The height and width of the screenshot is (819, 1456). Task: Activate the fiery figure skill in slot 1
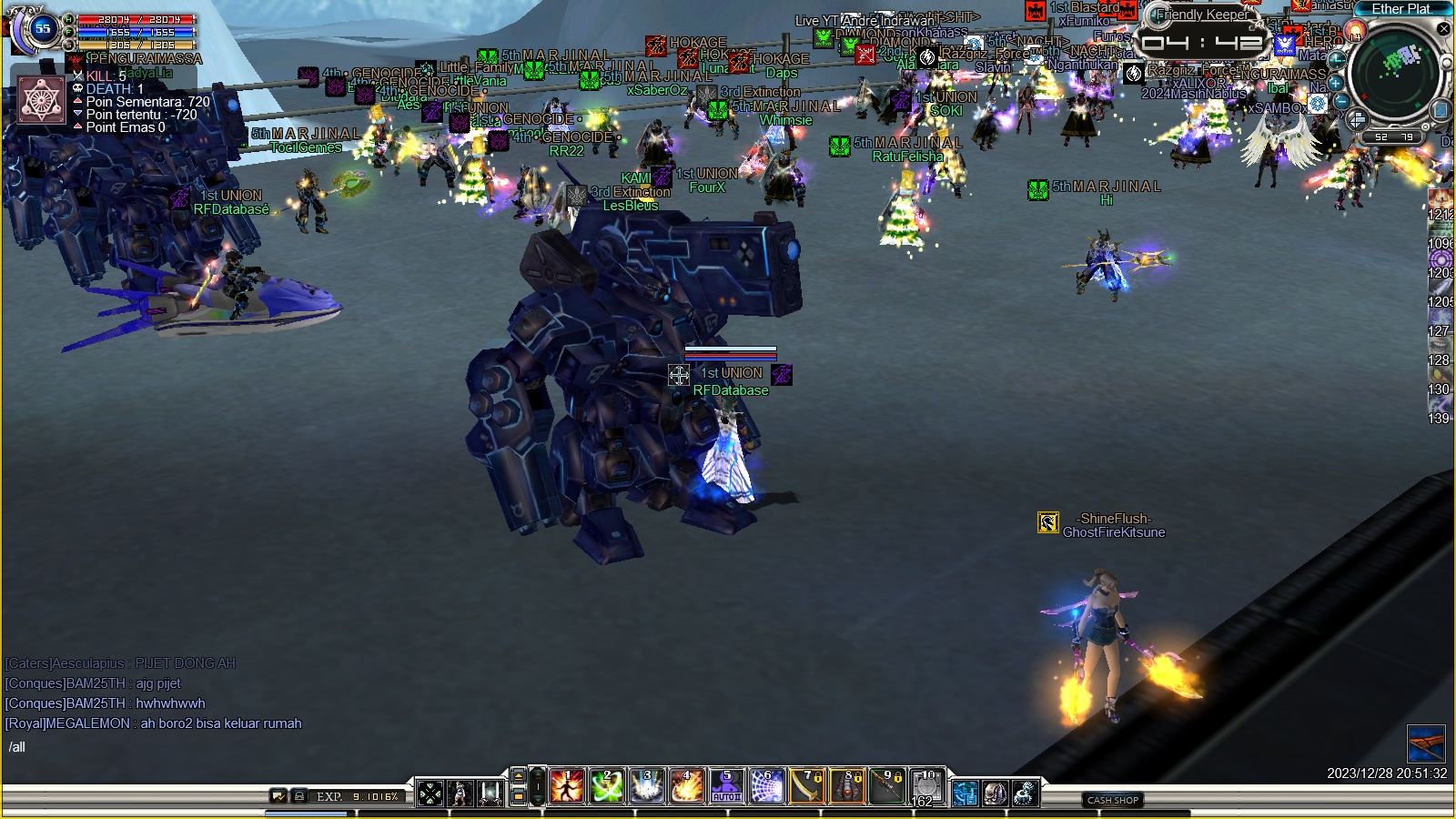coord(567,786)
